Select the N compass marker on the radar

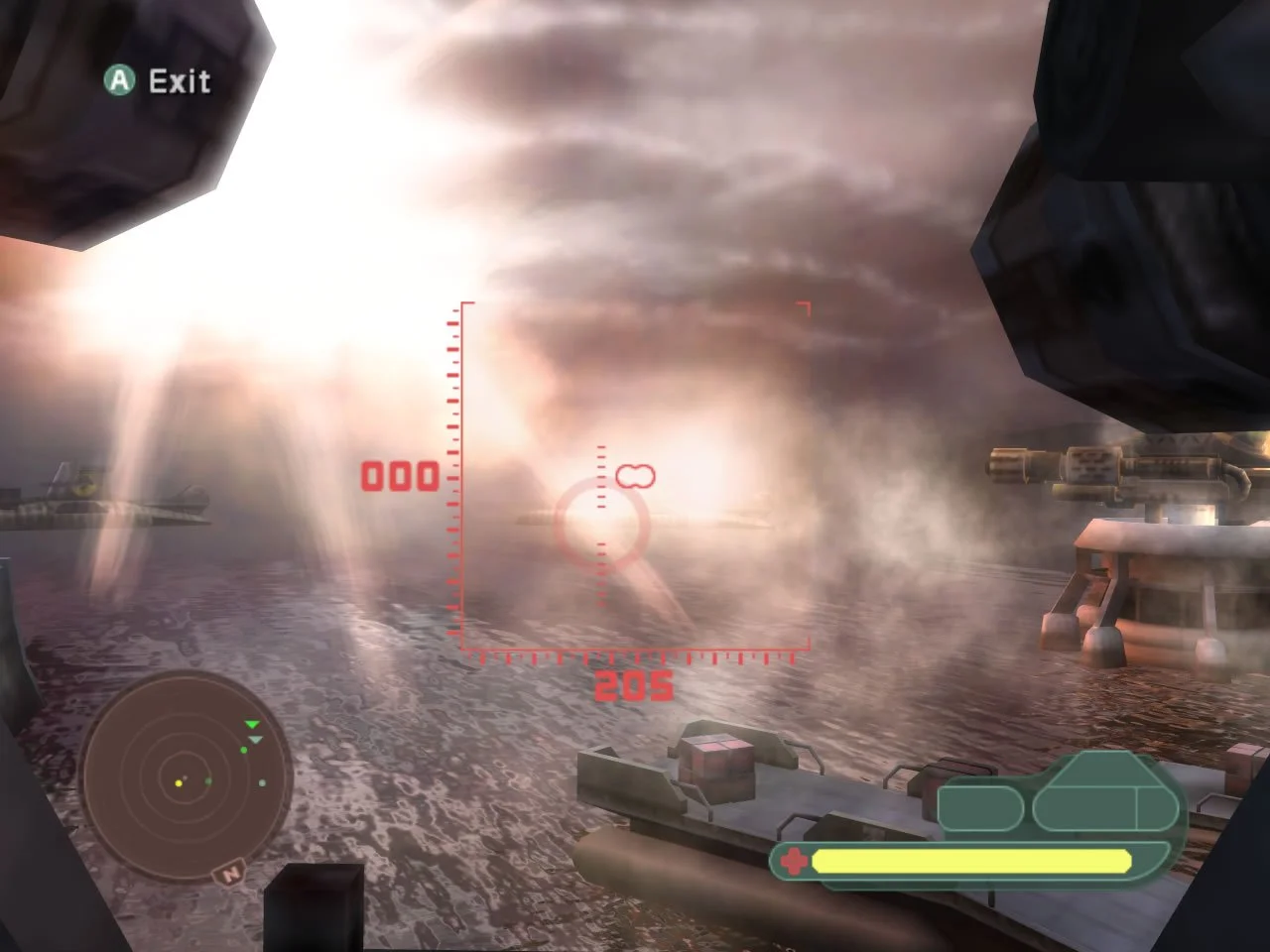click(x=231, y=874)
